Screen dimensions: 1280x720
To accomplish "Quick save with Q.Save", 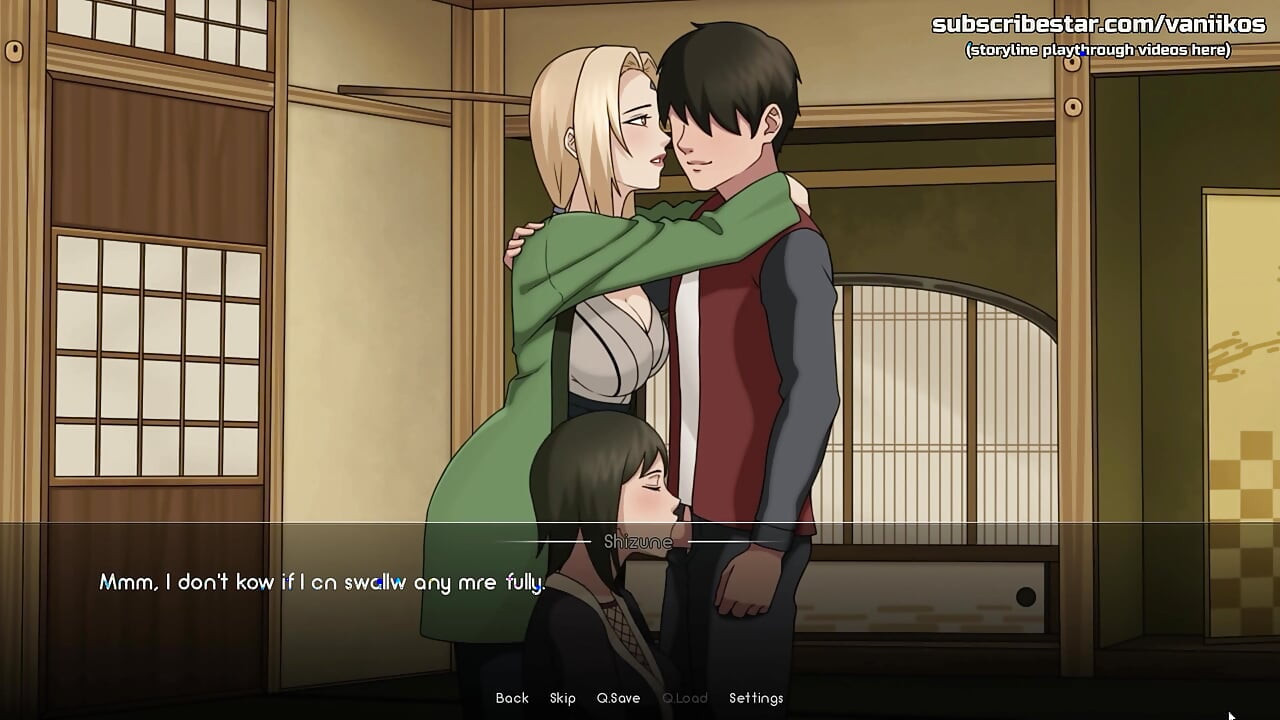I will [x=618, y=698].
